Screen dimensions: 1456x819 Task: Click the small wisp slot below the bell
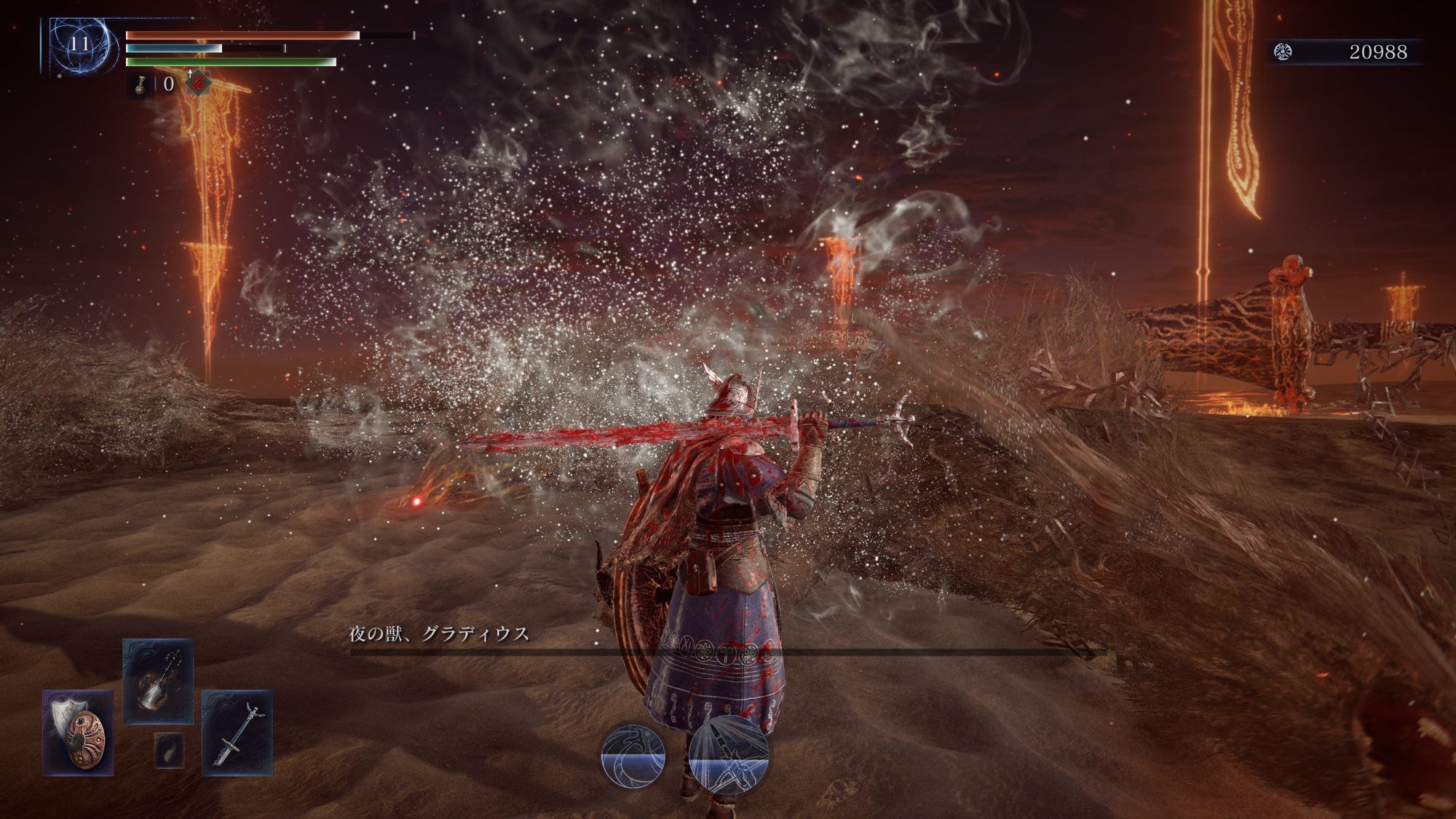point(169,750)
